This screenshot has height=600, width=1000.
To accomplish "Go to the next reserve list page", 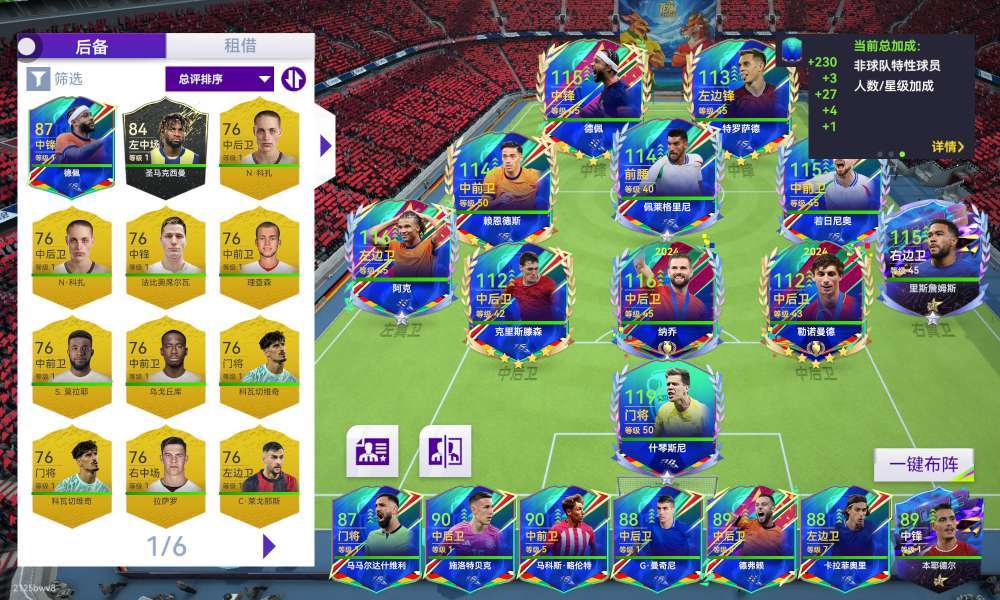I will (x=268, y=546).
